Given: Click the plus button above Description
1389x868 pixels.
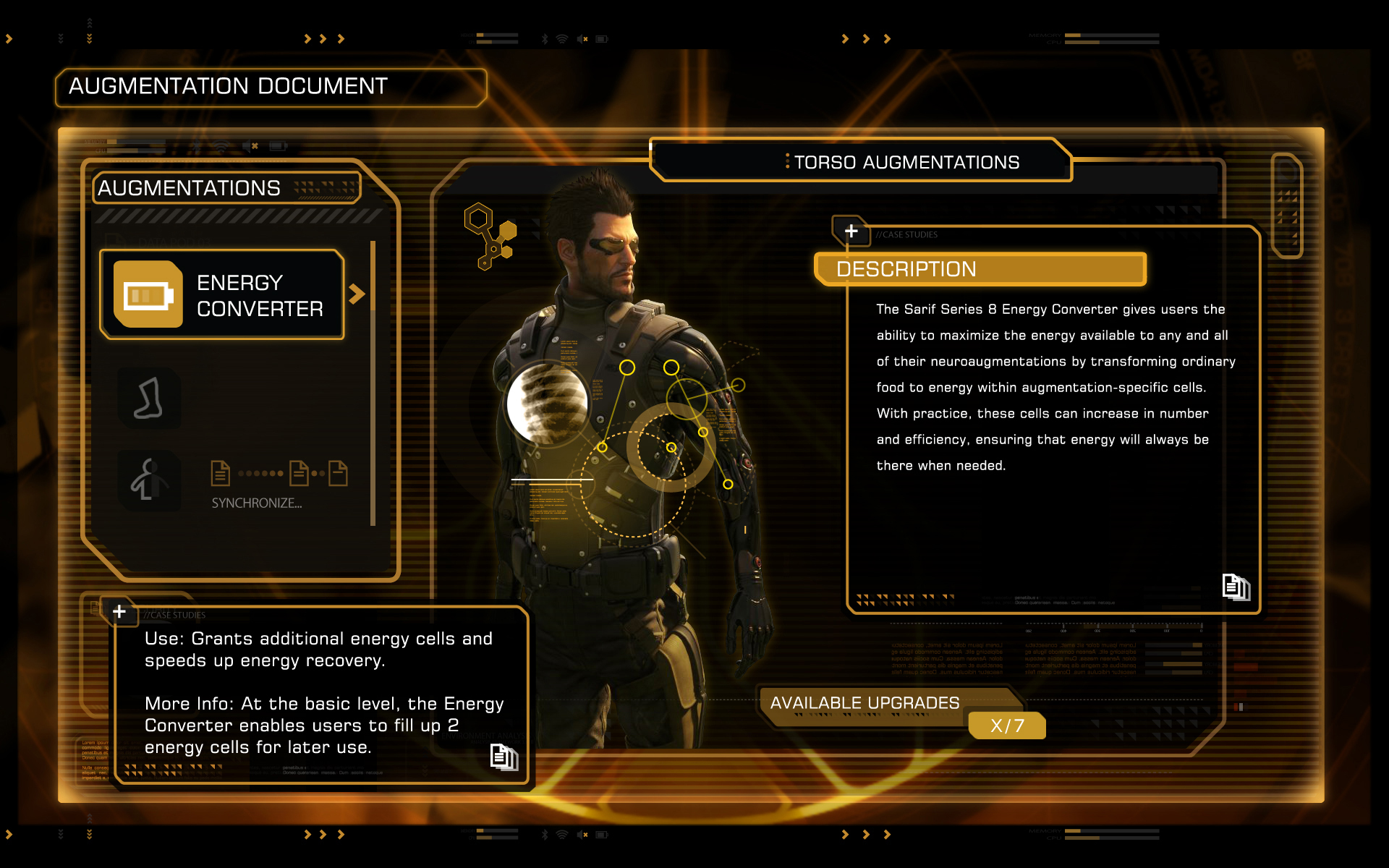Looking at the screenshot, I should [x=851, y=231].
